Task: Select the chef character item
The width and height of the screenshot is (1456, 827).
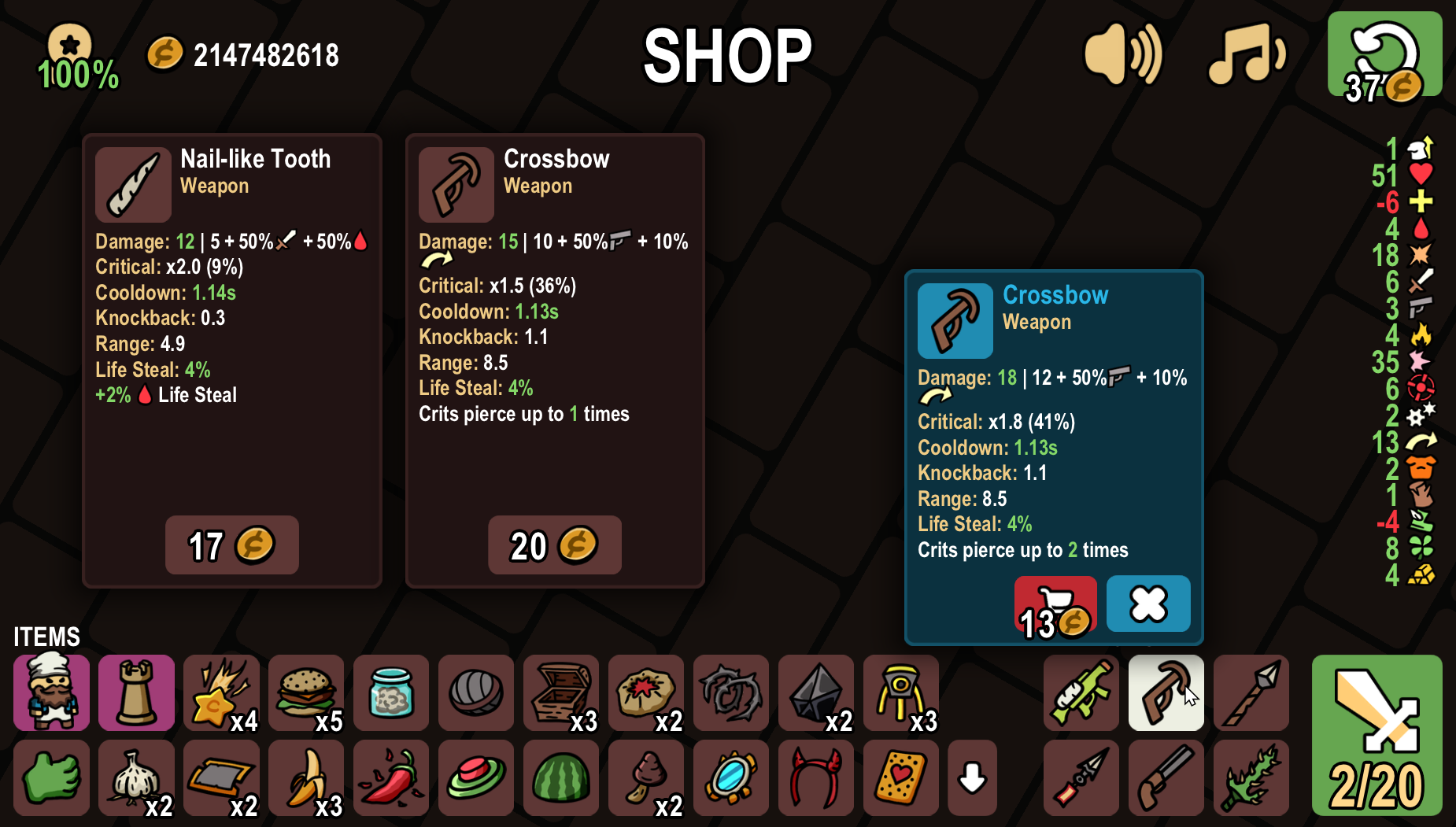Action: [51, 692]
